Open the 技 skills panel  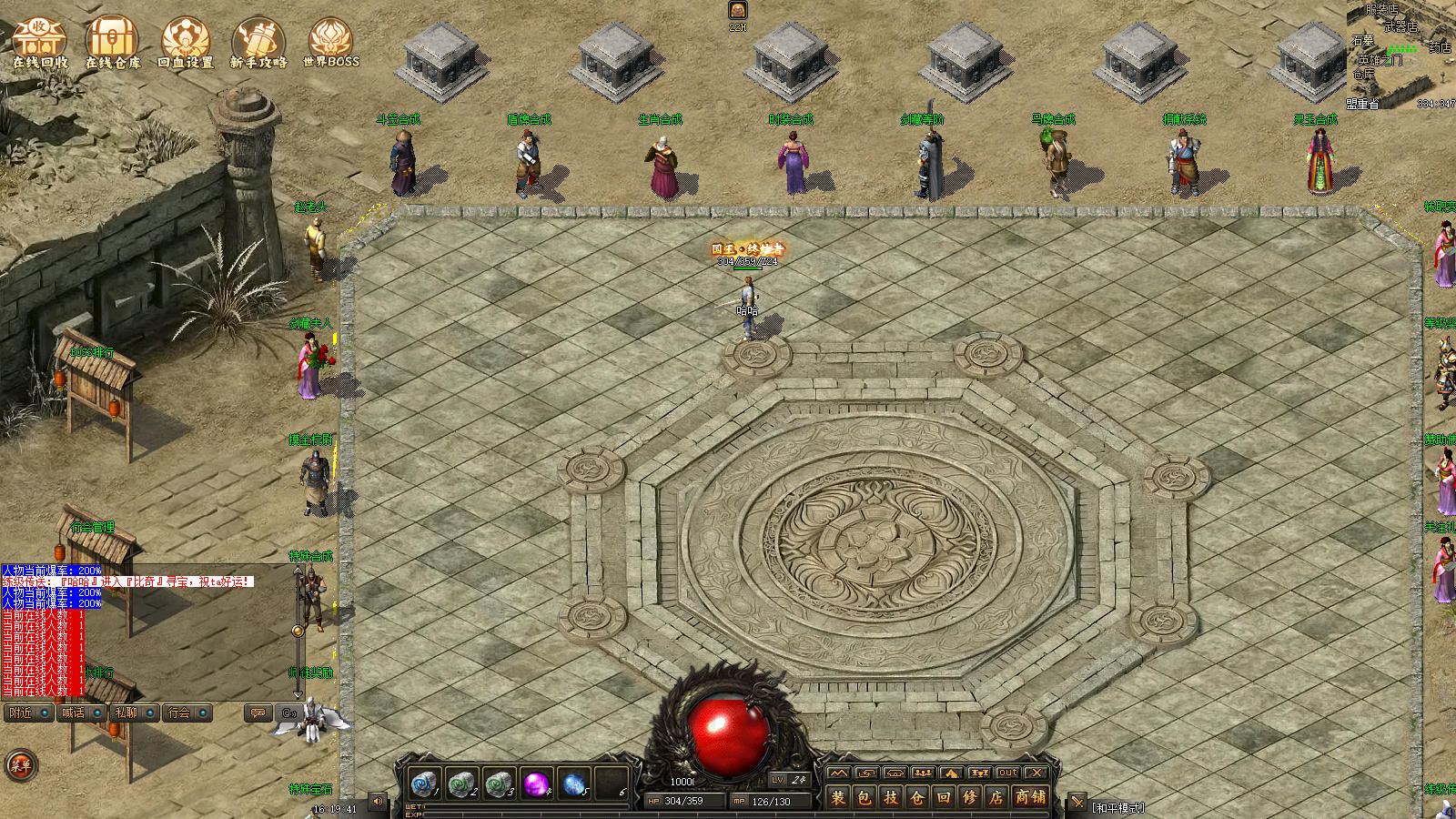[891, 797]
